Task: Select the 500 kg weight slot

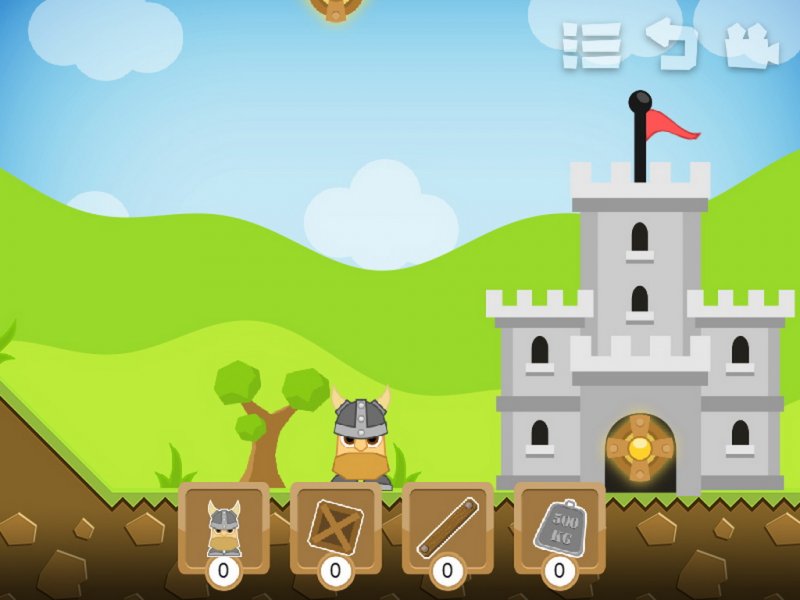Action: point(559,527)
